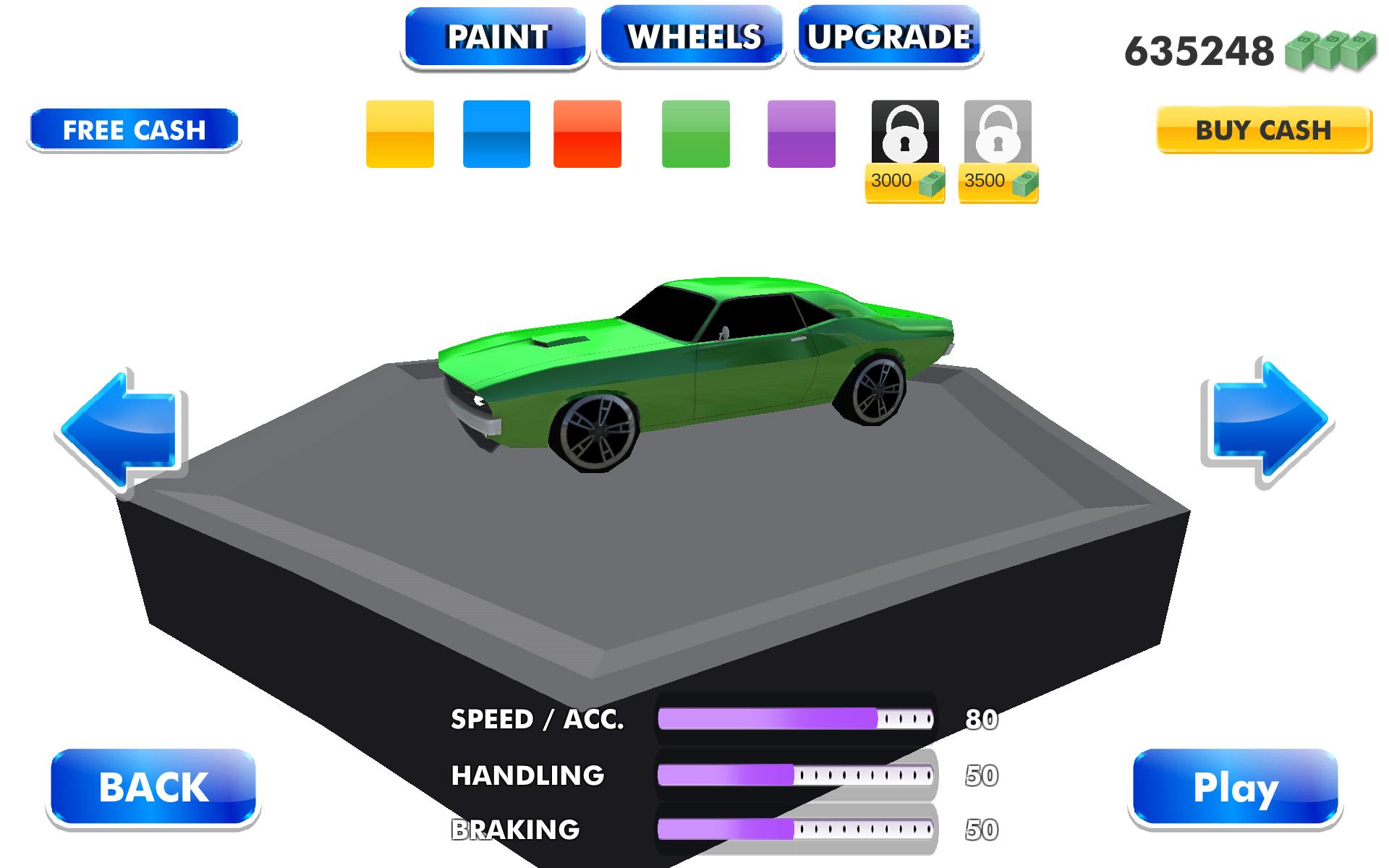This screenshot has width=1389, height=868.
Task: Open the UPGRADE tab
Action: [890, 35]
